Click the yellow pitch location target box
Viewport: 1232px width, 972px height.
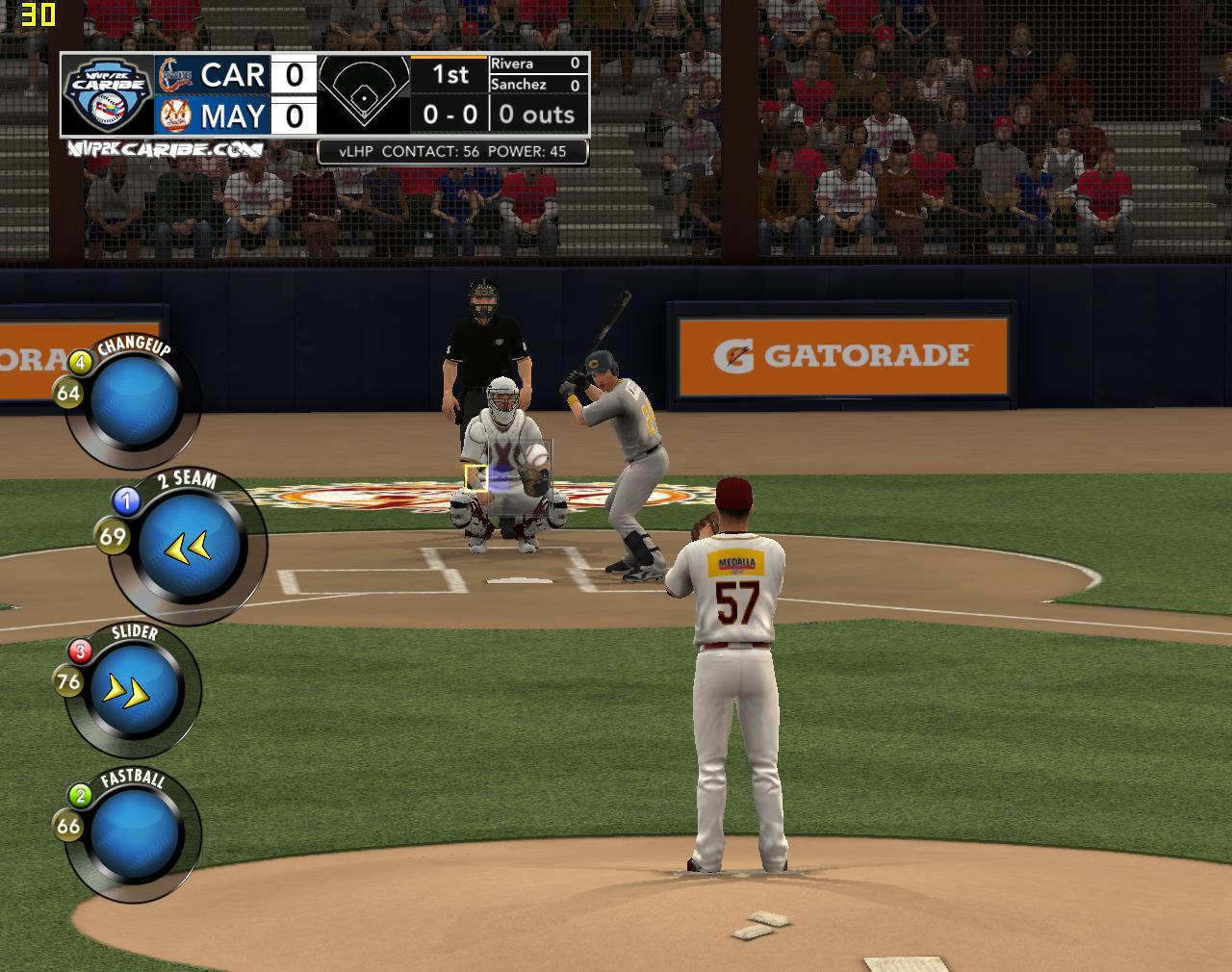[475, 477]
